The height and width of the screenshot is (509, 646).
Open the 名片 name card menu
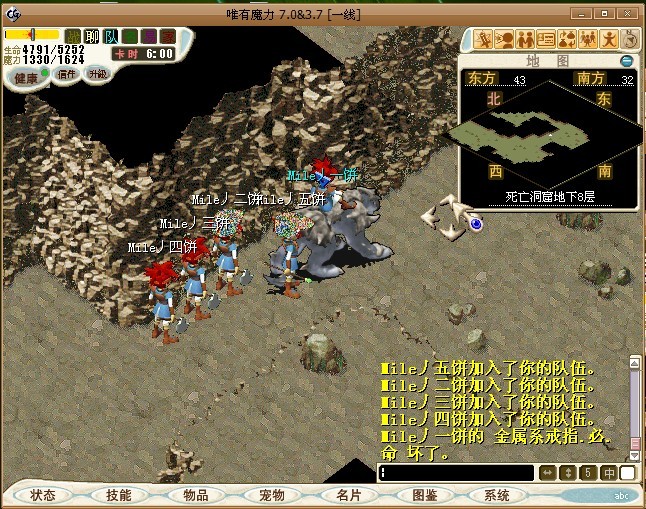348,495
